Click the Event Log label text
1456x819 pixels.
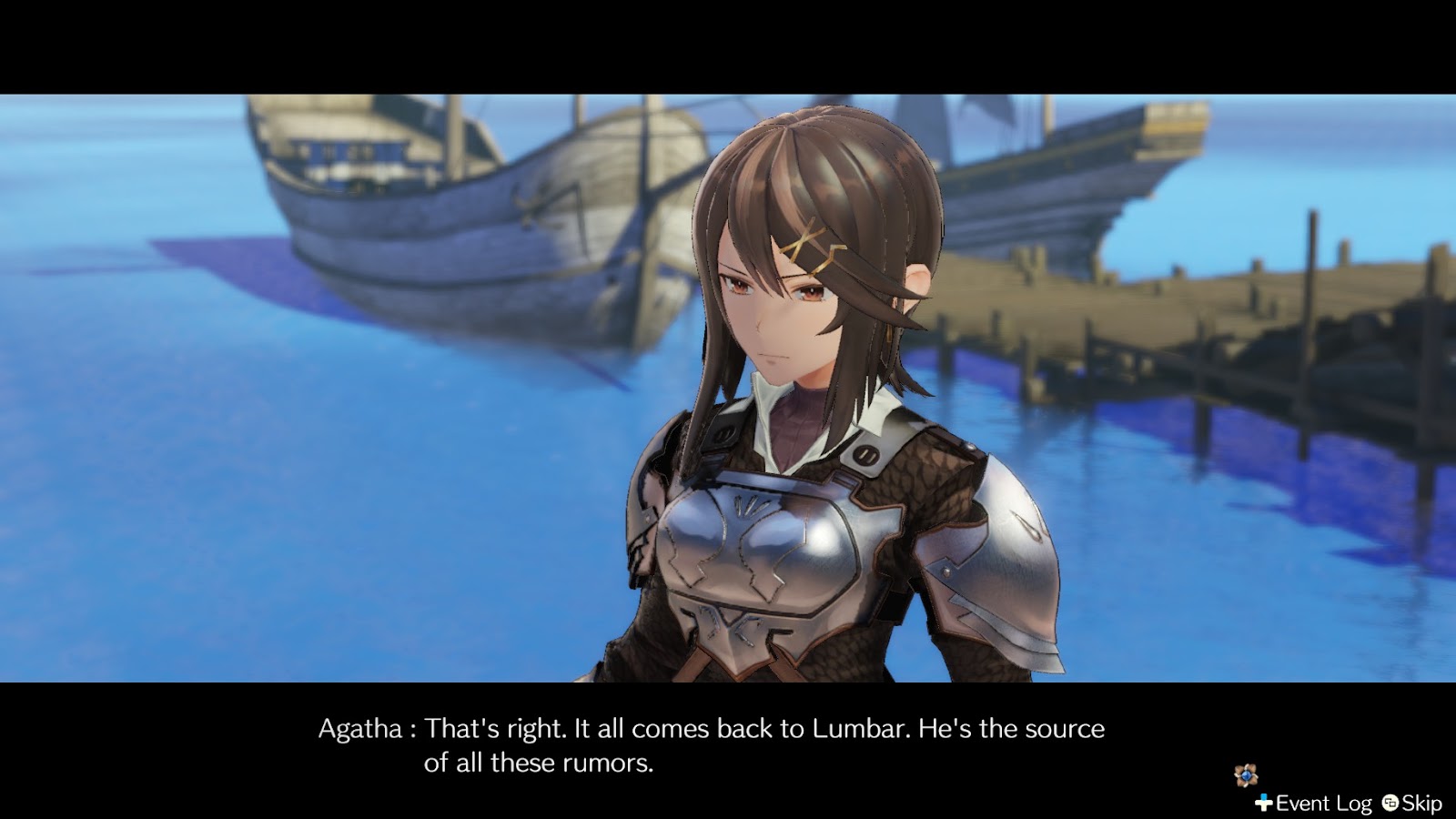[x=1322, y=803]
